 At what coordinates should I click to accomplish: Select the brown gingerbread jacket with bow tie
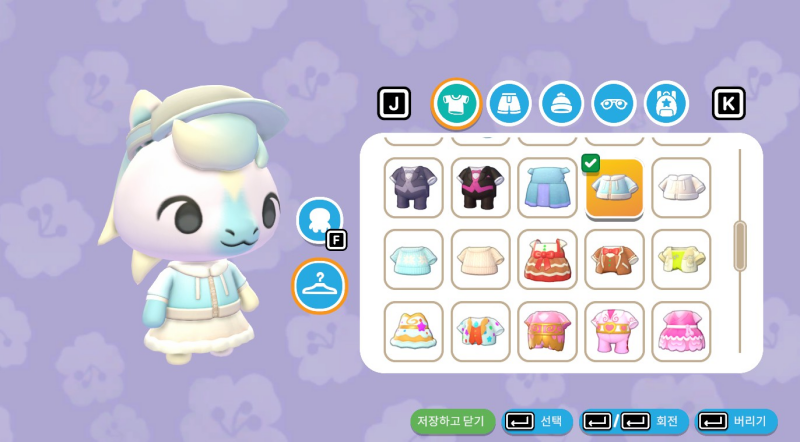[614, 259]
